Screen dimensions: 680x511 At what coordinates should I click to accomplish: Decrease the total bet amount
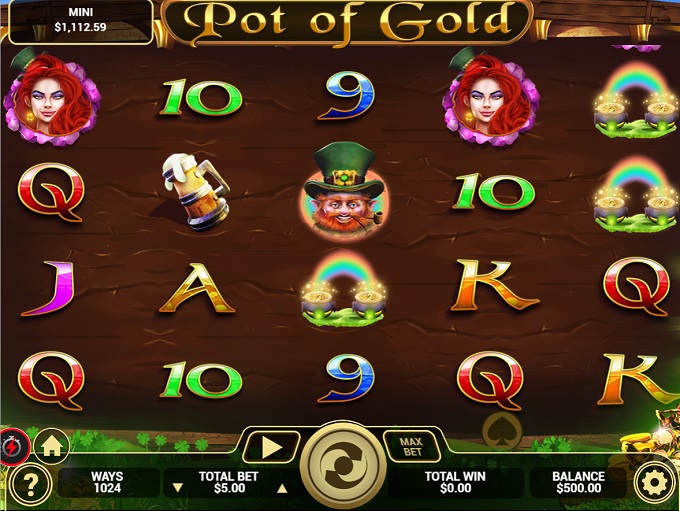178,488
